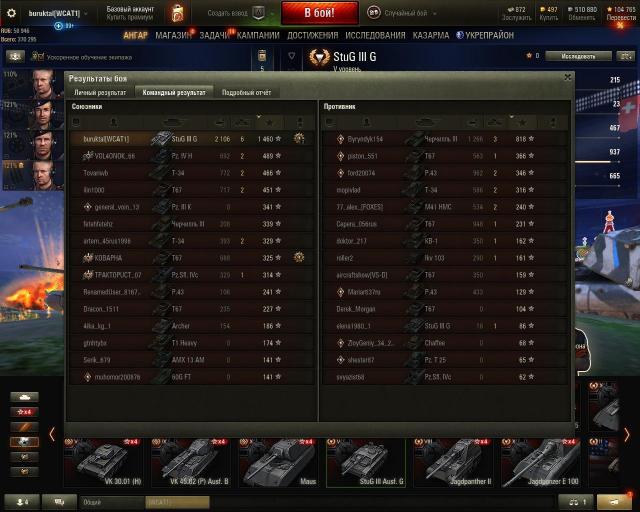Go to the ЗАДАЧИ section
This screenshot has height=512, width=640.
pyautogui.click(x=214, y=35)
